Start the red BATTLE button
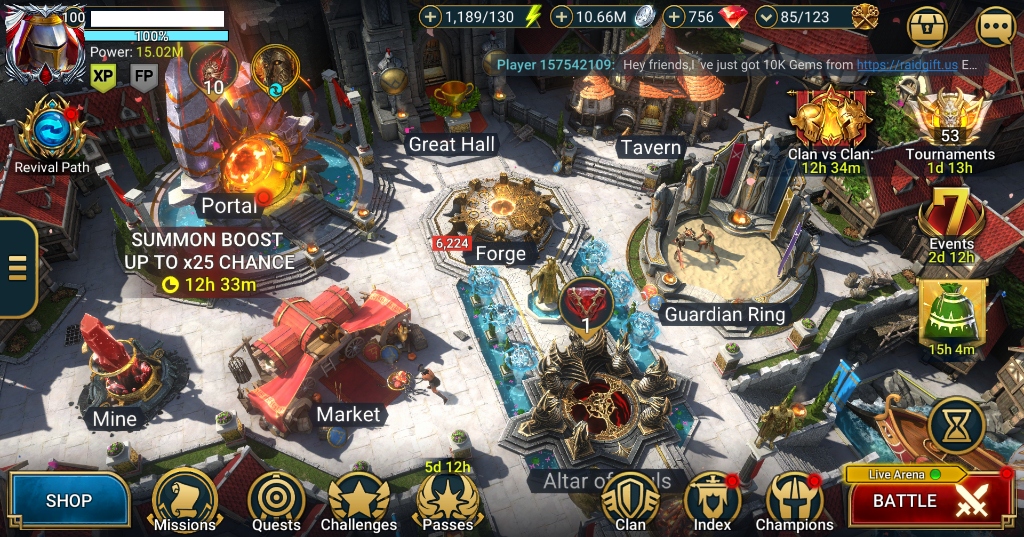 point(930,500)
